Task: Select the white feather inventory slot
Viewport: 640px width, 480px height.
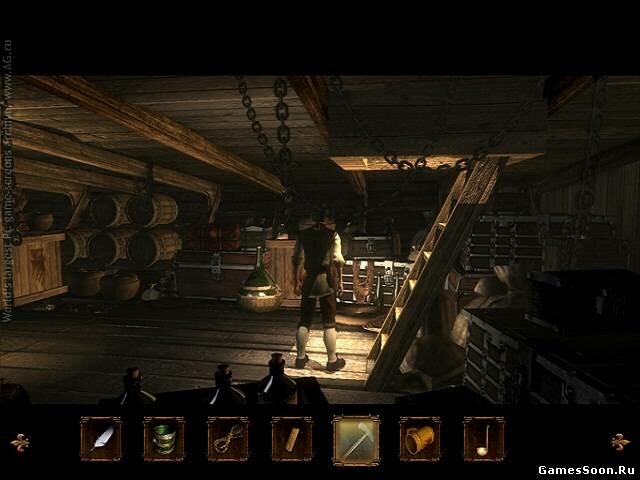Action: (101, 438)
